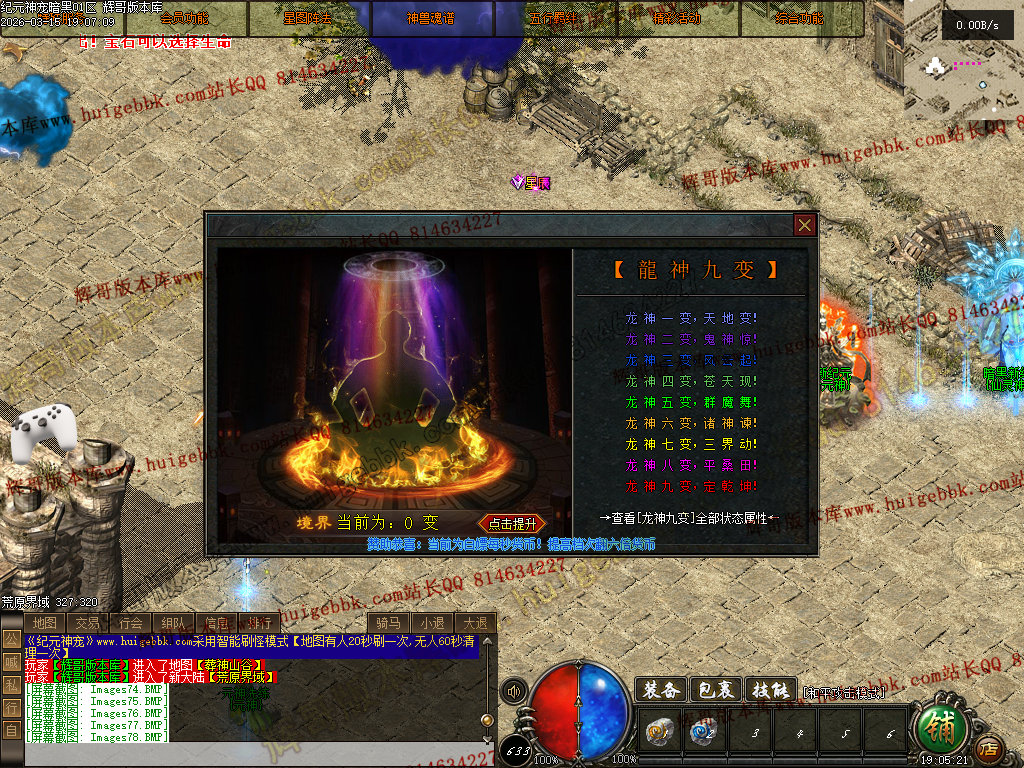View all 龙神九变 status attributes link

pos(689,518)
